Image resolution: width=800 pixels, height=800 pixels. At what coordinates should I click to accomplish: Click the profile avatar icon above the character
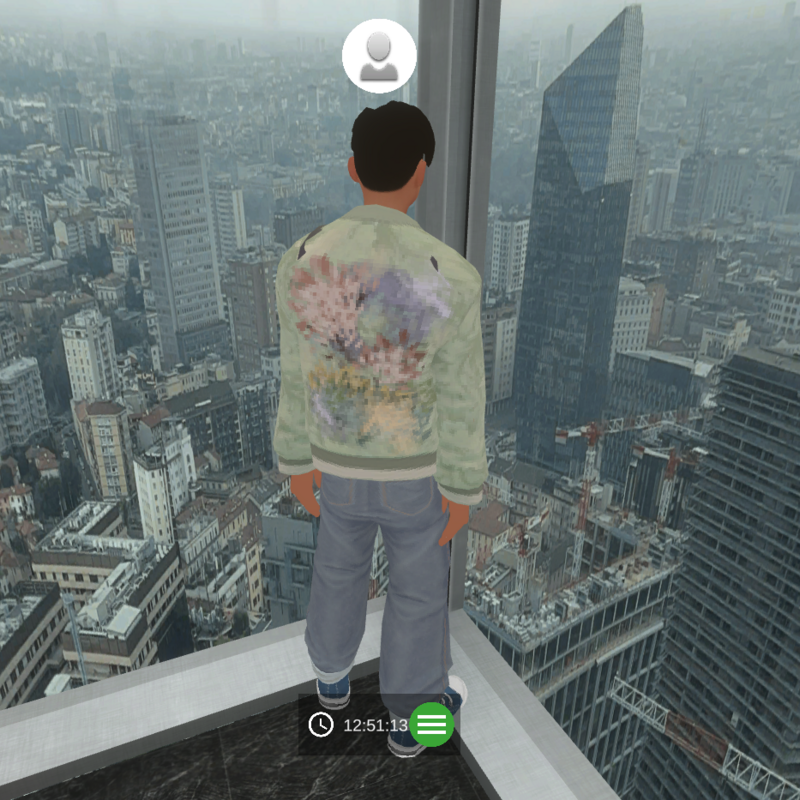tap(379, 56)
